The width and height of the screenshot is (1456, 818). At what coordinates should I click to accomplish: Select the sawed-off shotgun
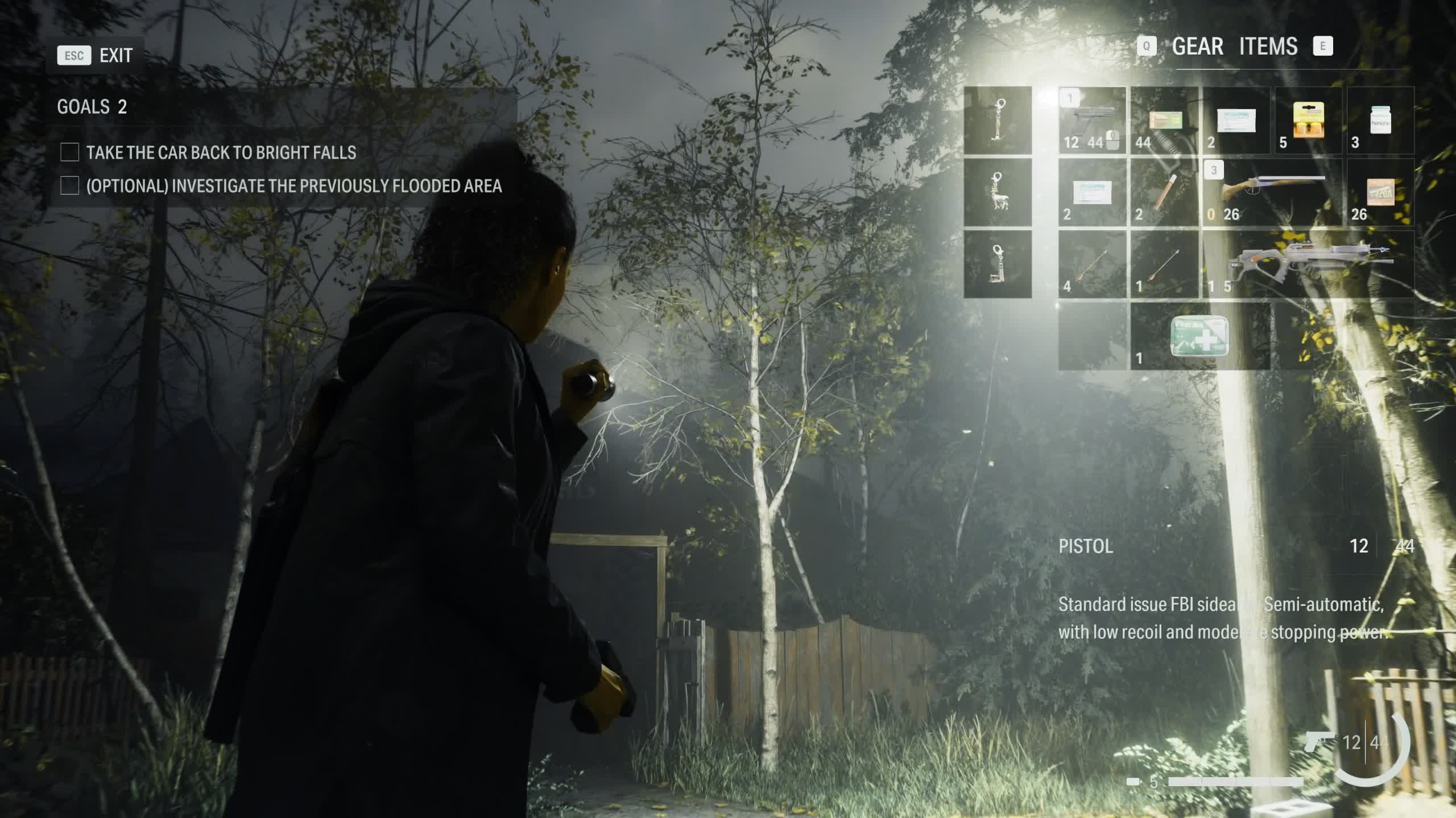[1272, 192]
